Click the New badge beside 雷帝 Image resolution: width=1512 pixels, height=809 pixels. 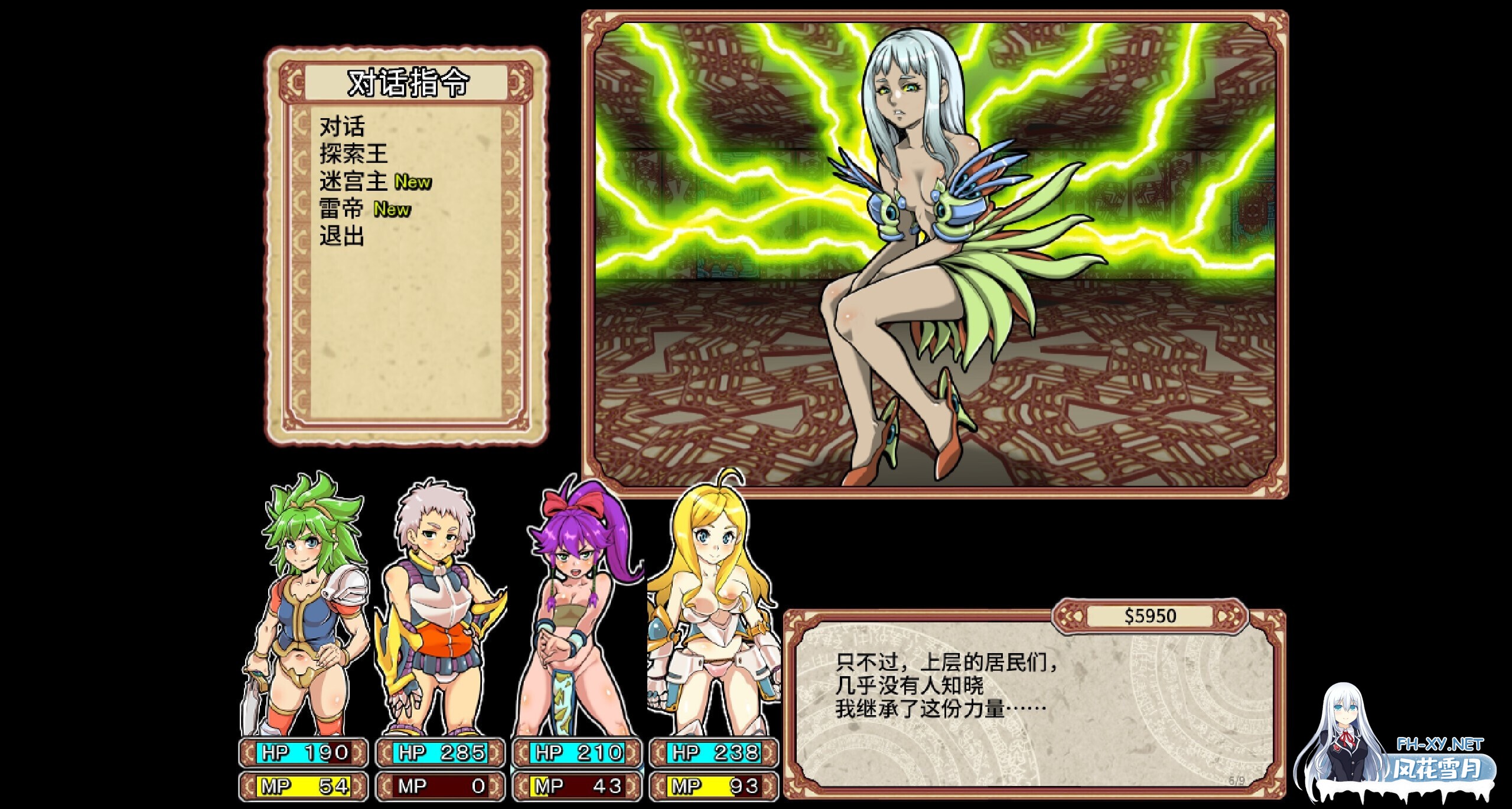392,210
